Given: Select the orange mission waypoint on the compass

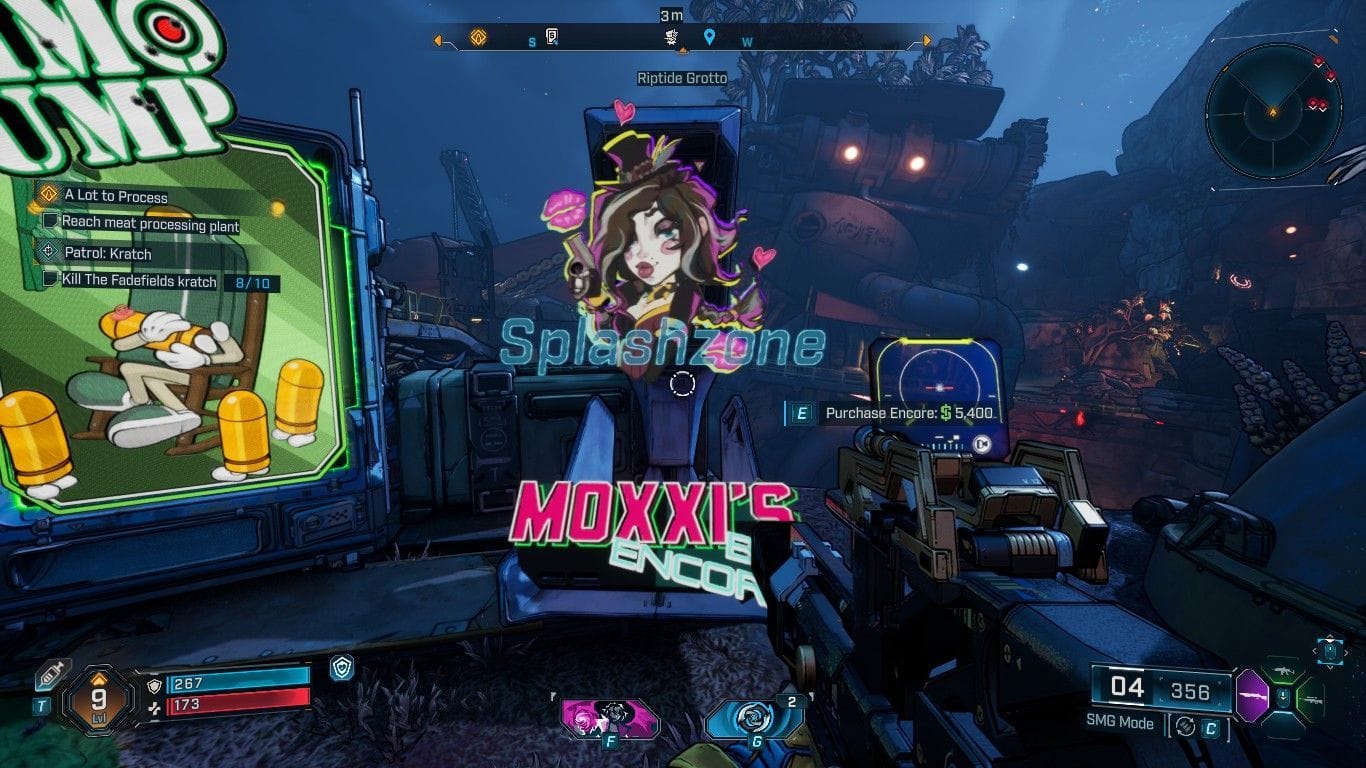Looking at the screenshot, I should tap(476, 37).
